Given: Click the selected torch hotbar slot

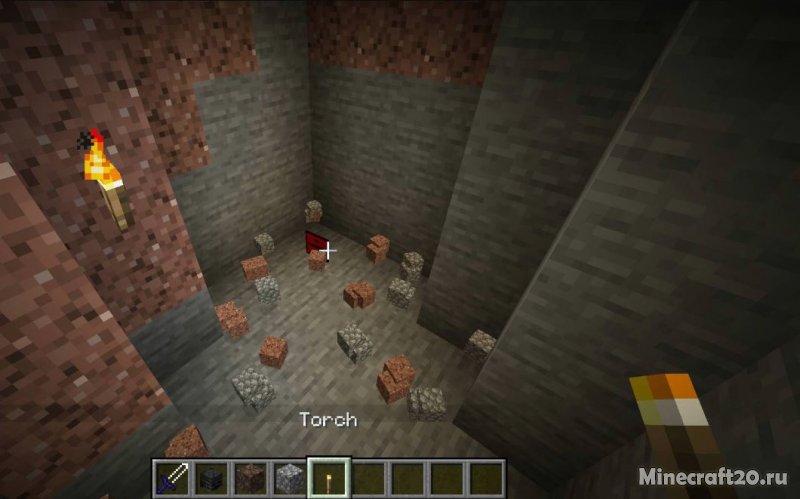Looking at the screenshot, I should [x=326, y=478].
